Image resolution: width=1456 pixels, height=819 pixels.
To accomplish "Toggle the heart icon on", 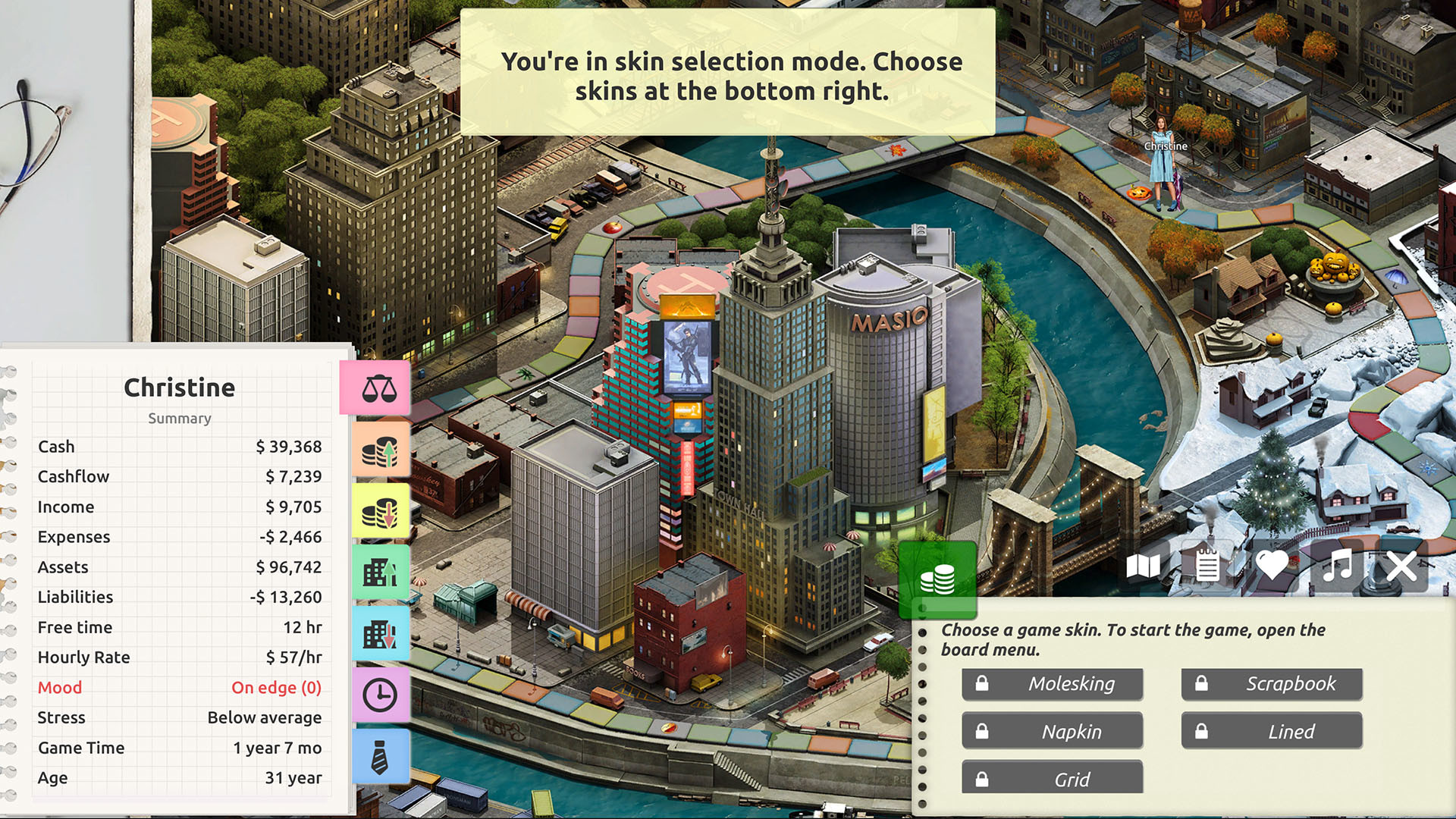I will (1272, 565).
